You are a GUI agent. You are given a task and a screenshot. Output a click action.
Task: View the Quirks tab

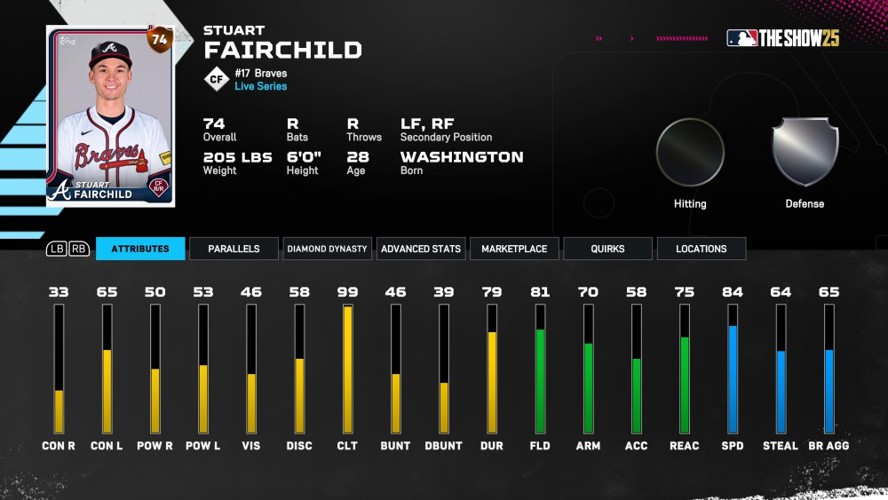[608, 249]
